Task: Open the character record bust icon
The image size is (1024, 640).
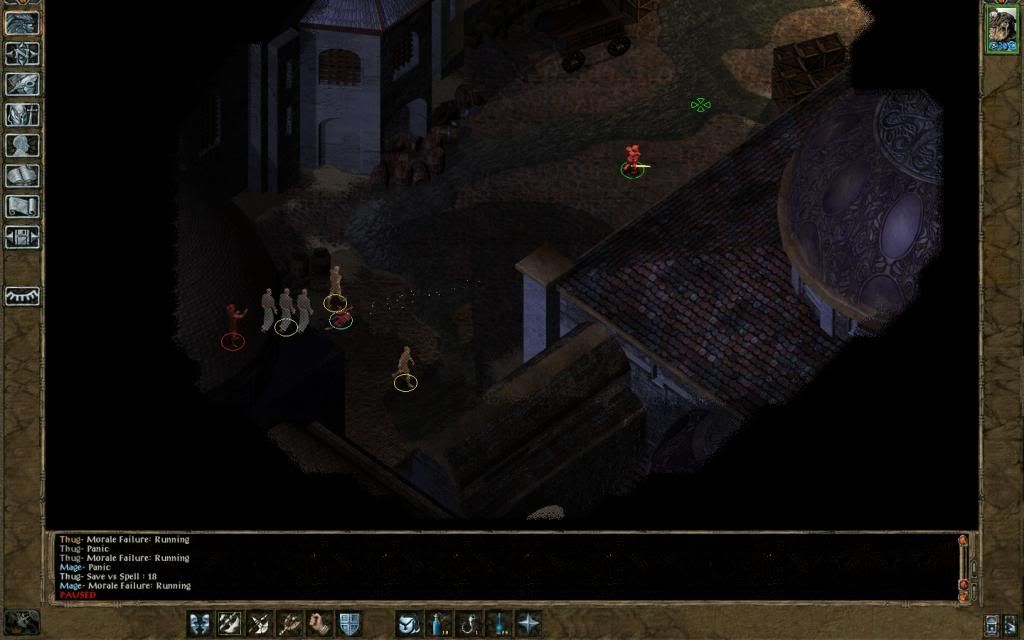Action: coord(22,145)
